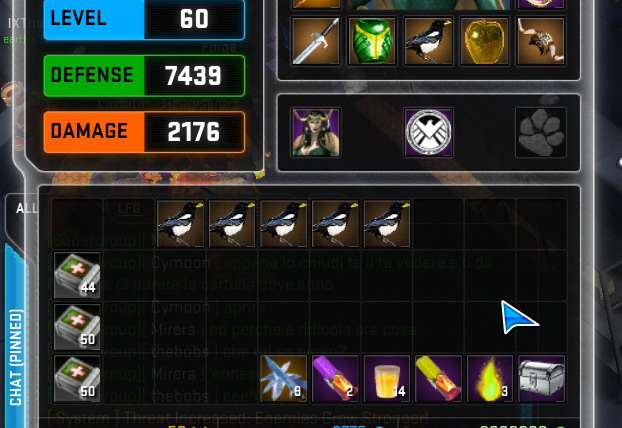Select the medkit stack of 44
Image resolution: width=622 pixels, height=428 pixels.
tap(77, 275)
